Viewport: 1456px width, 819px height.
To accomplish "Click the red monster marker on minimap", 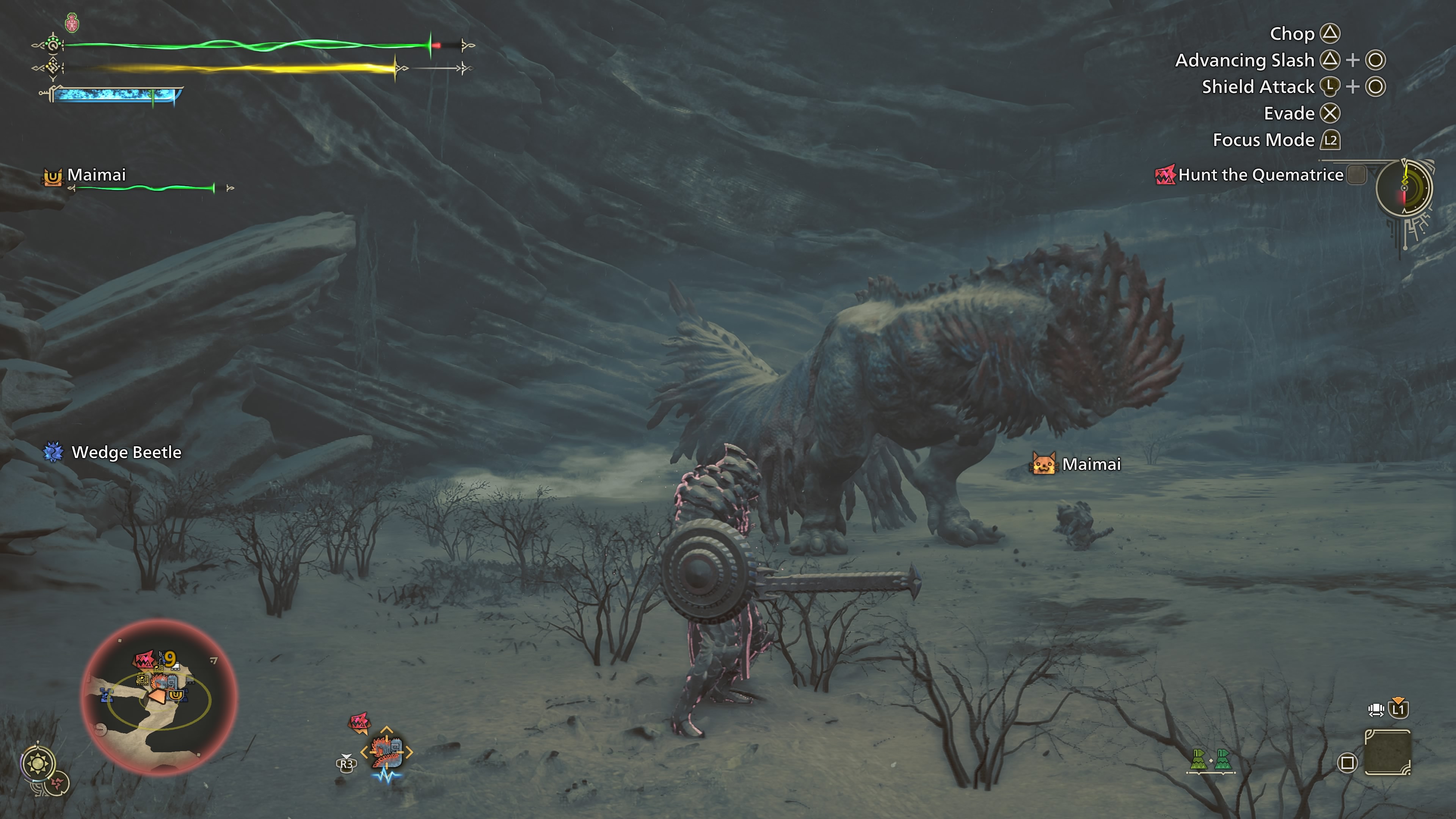I will click(144, 660).
